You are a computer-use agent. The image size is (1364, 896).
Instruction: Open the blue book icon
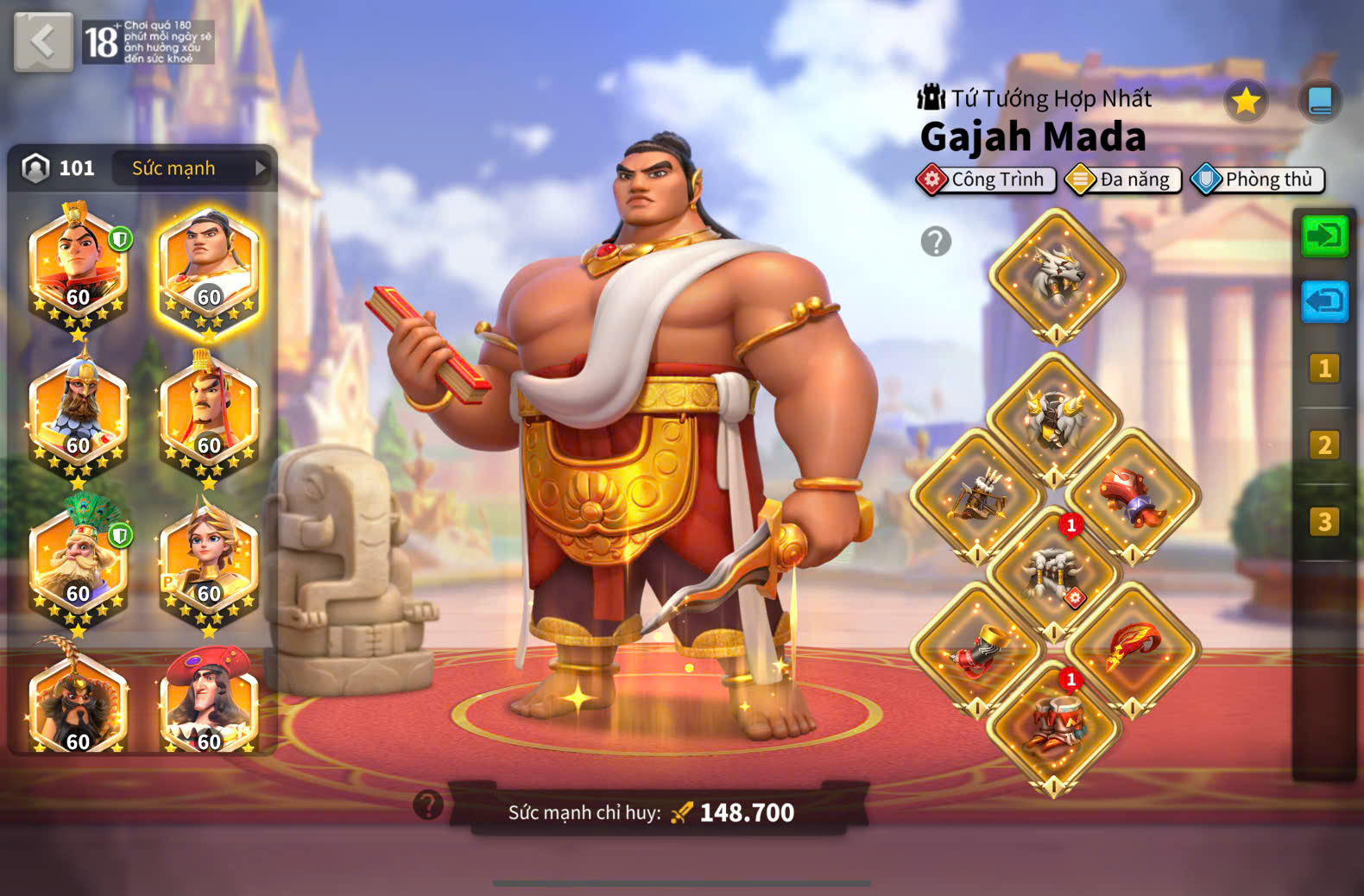[1319, 102]
